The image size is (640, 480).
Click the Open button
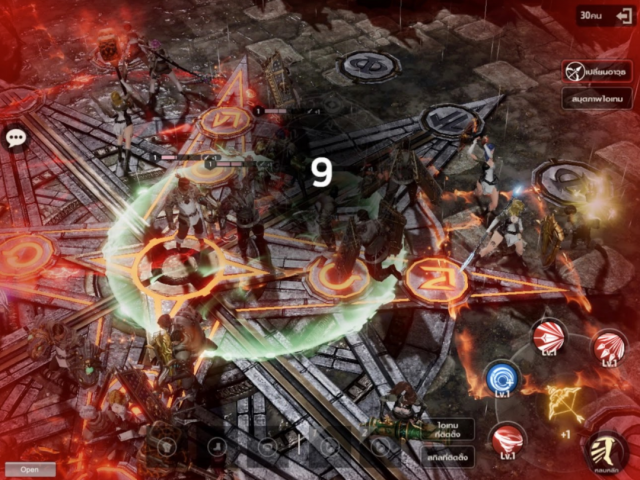(29, 469)
